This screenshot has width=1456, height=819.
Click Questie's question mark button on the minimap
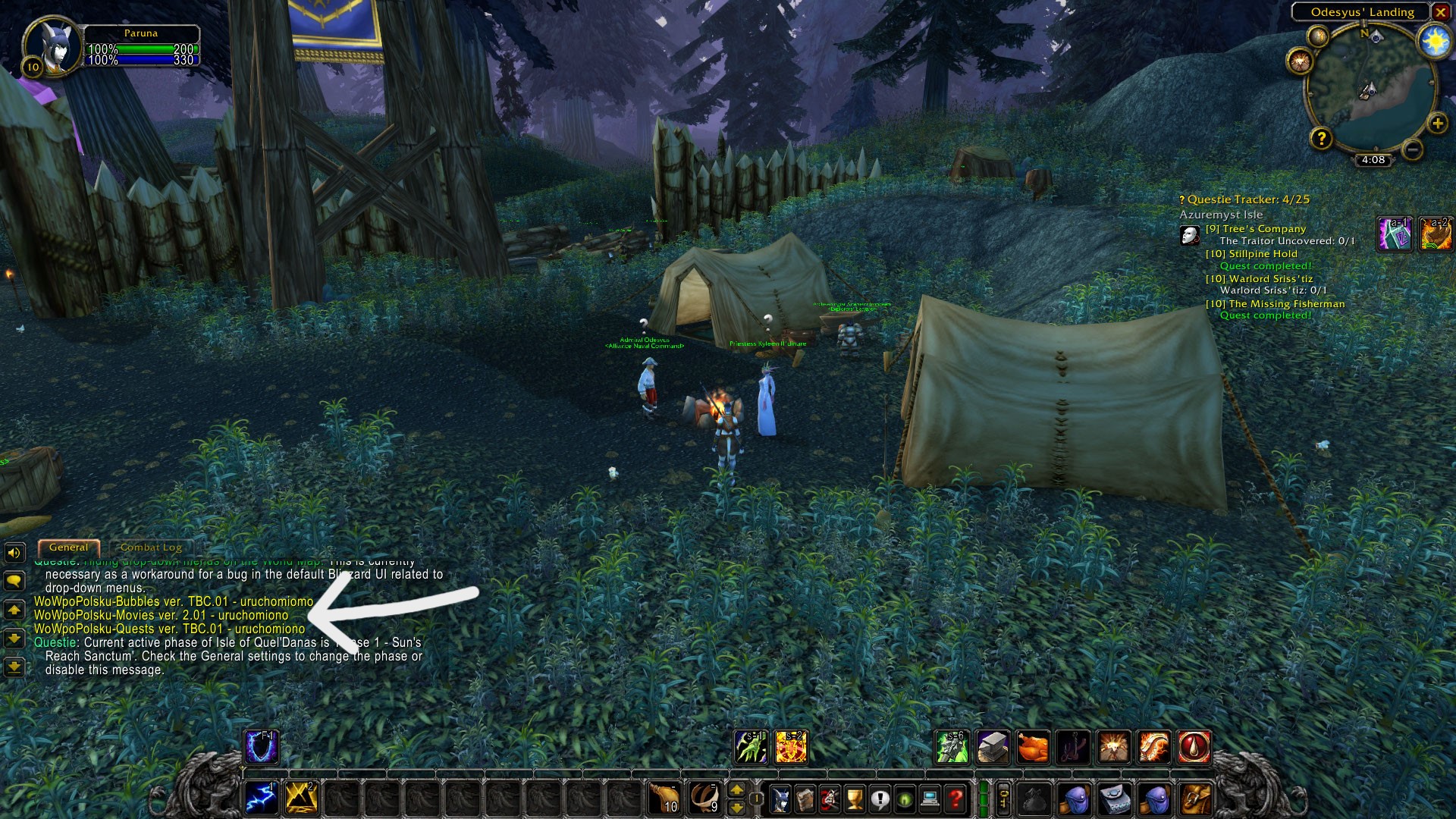(x=1322, y=138)
